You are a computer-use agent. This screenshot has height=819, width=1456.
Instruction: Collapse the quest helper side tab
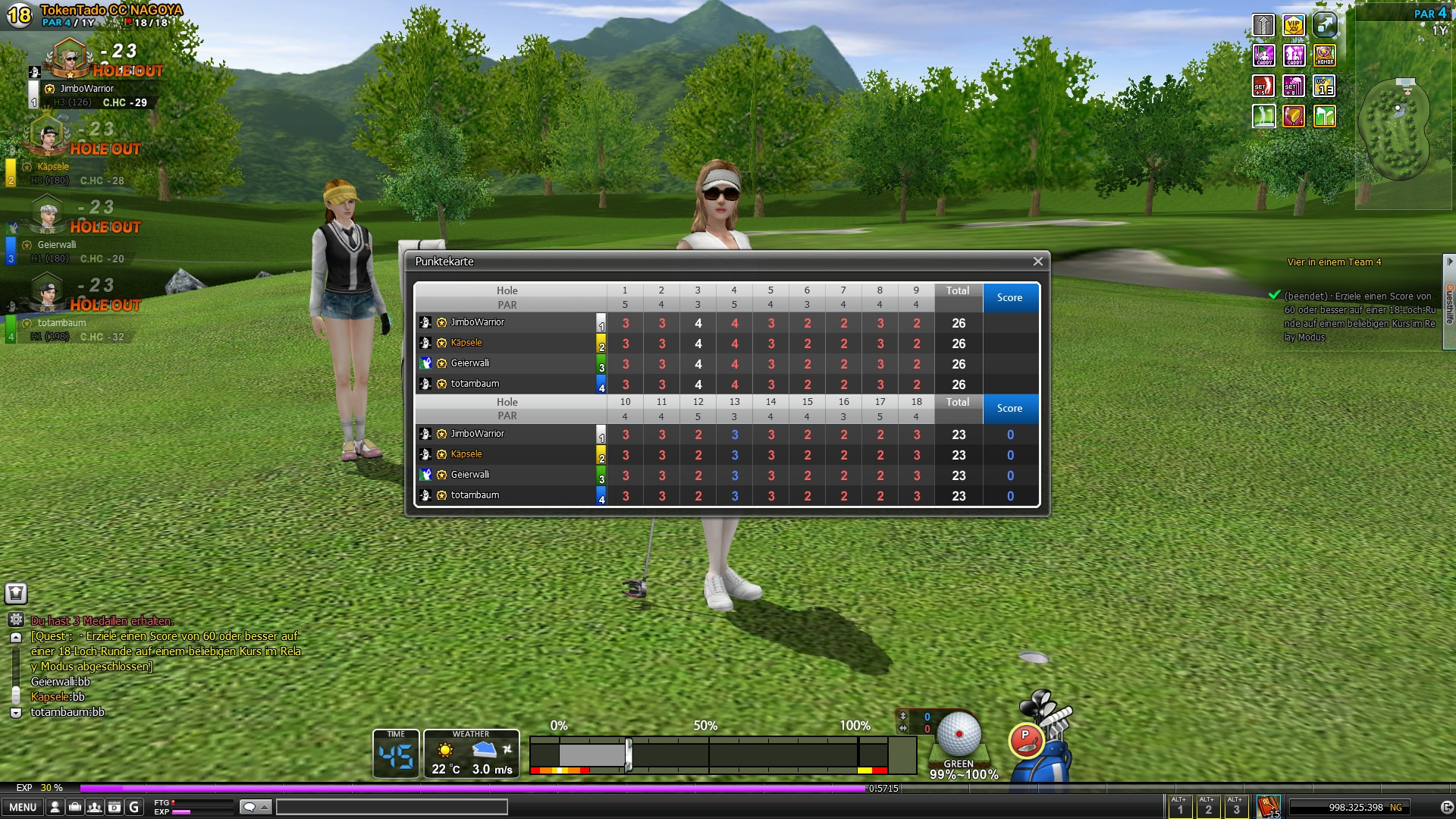tap(1449, 262)
